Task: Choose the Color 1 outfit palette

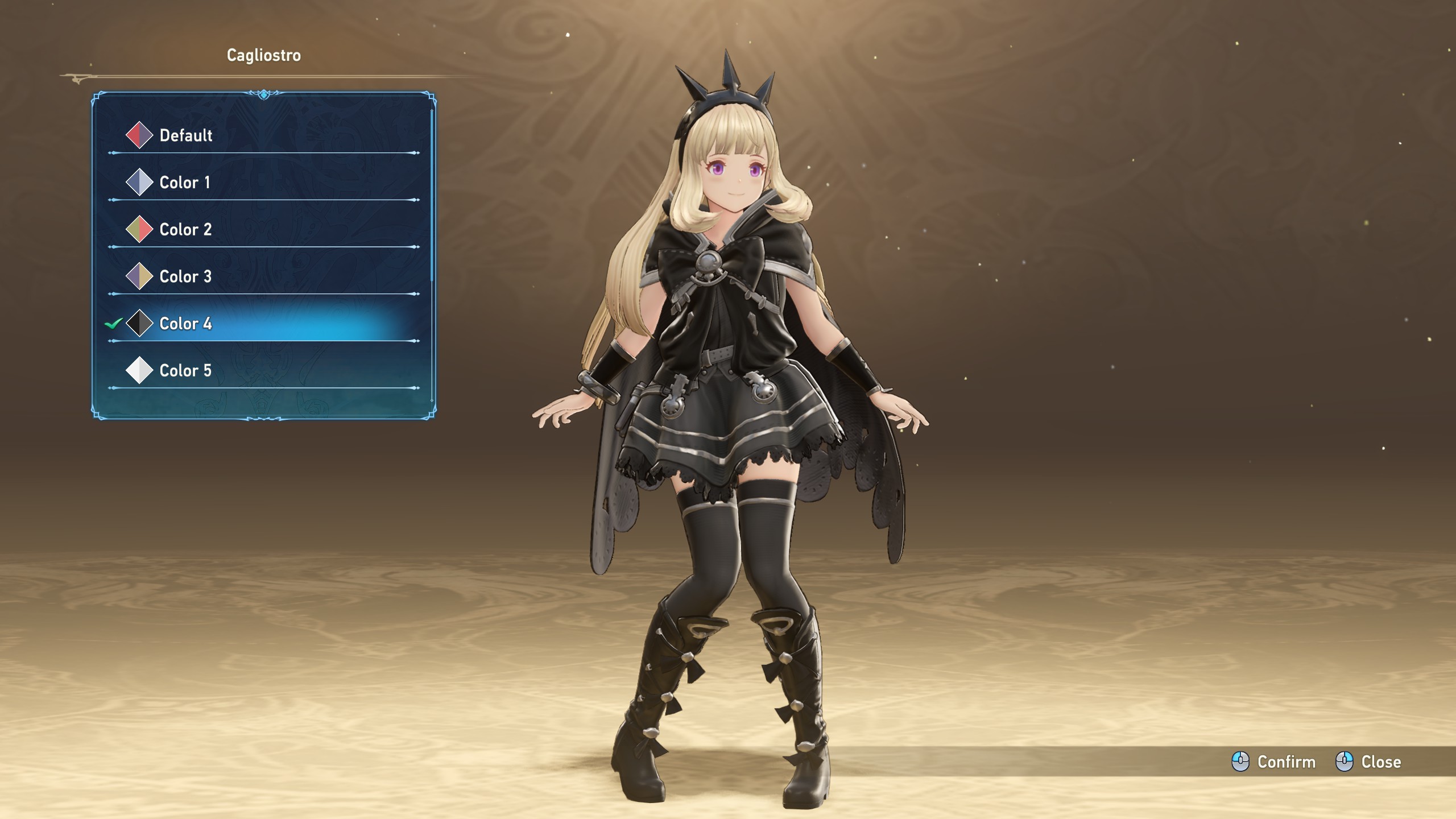Action: [184, 183]
